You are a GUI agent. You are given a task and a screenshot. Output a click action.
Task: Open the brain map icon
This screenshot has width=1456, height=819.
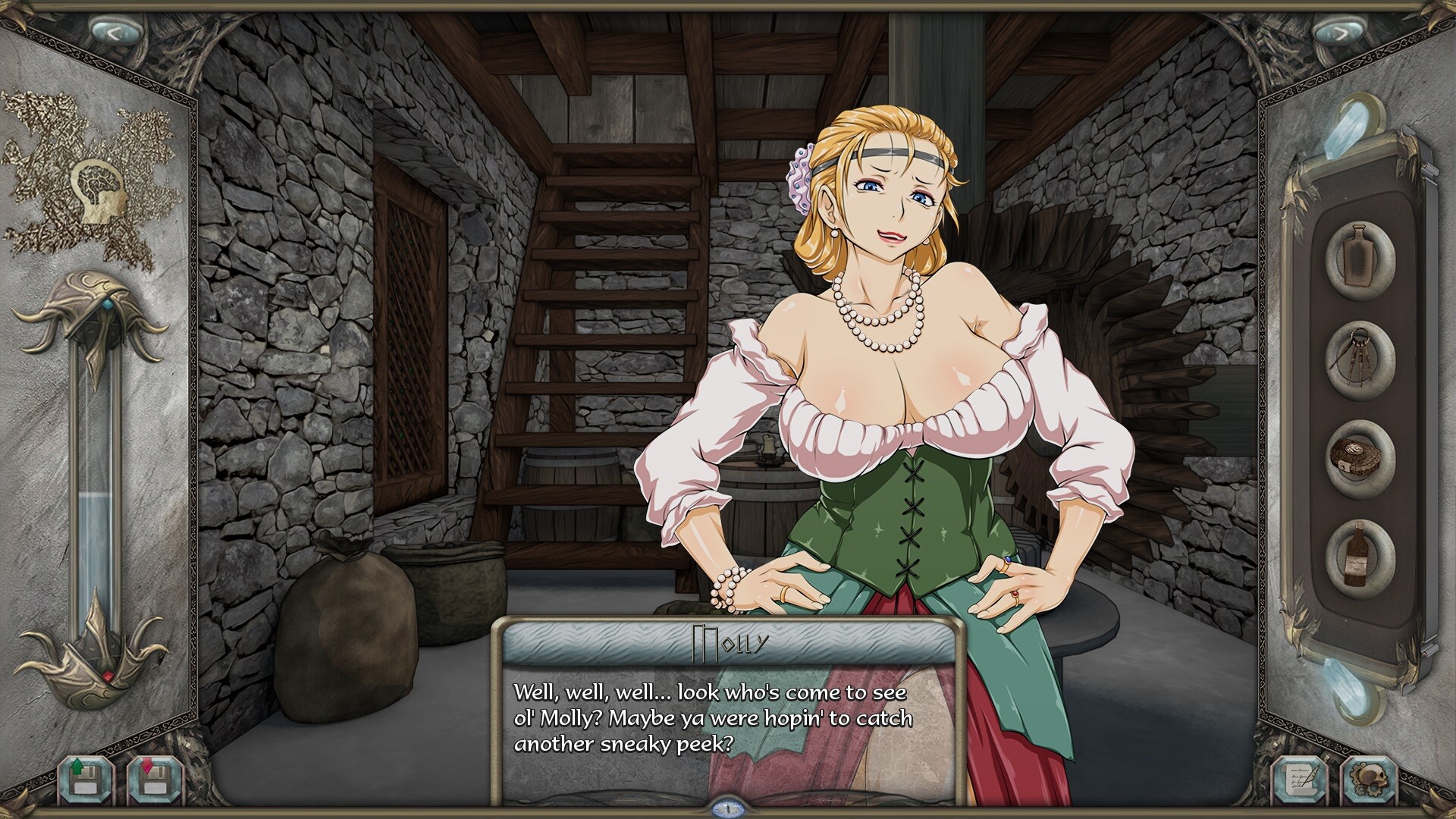98,192
